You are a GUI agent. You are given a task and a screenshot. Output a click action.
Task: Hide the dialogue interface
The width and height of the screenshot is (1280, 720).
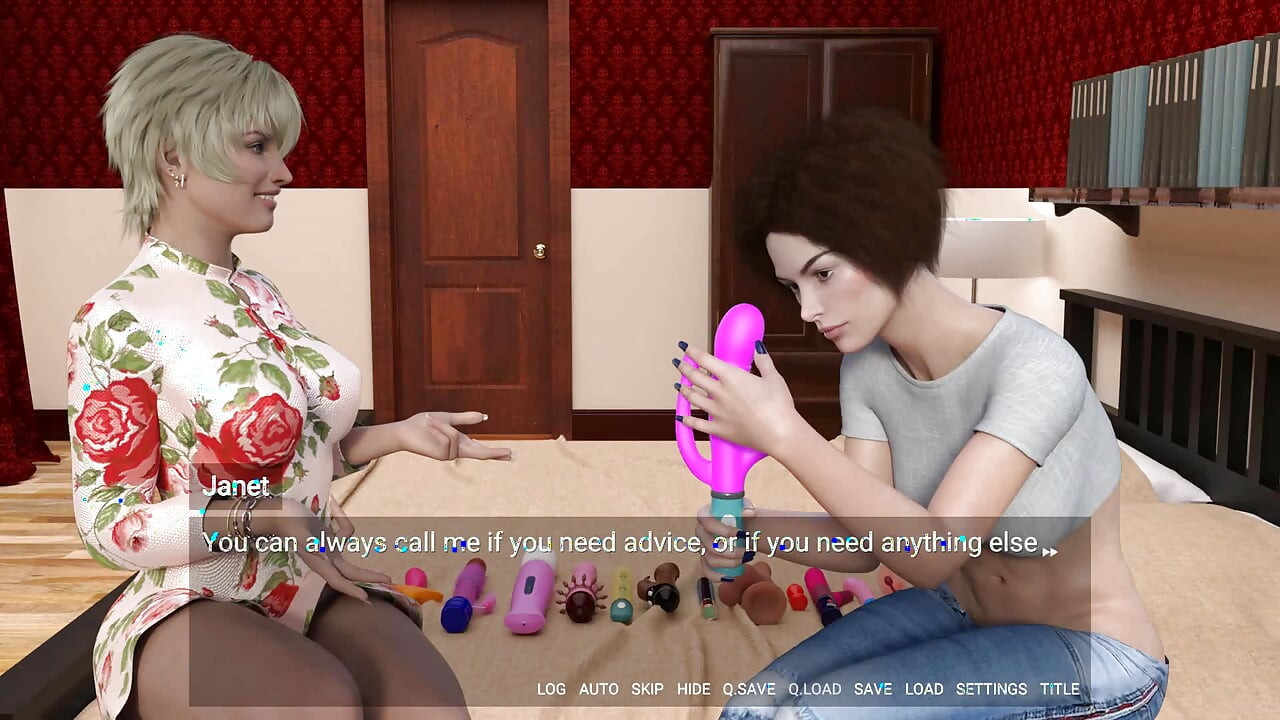click(x=693, y=689)
